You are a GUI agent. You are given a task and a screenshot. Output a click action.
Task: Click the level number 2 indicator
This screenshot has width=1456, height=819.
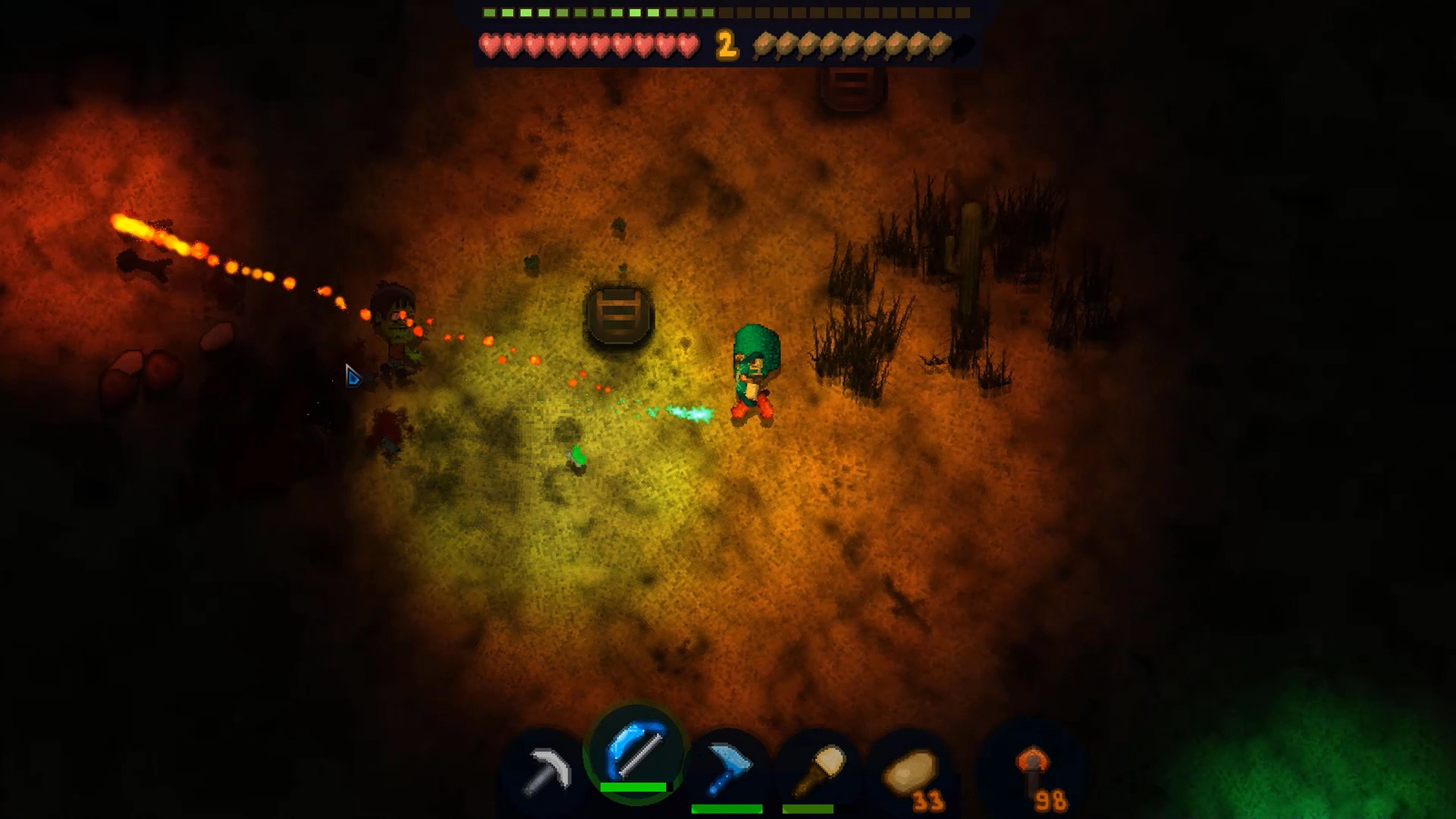point(726,47)
